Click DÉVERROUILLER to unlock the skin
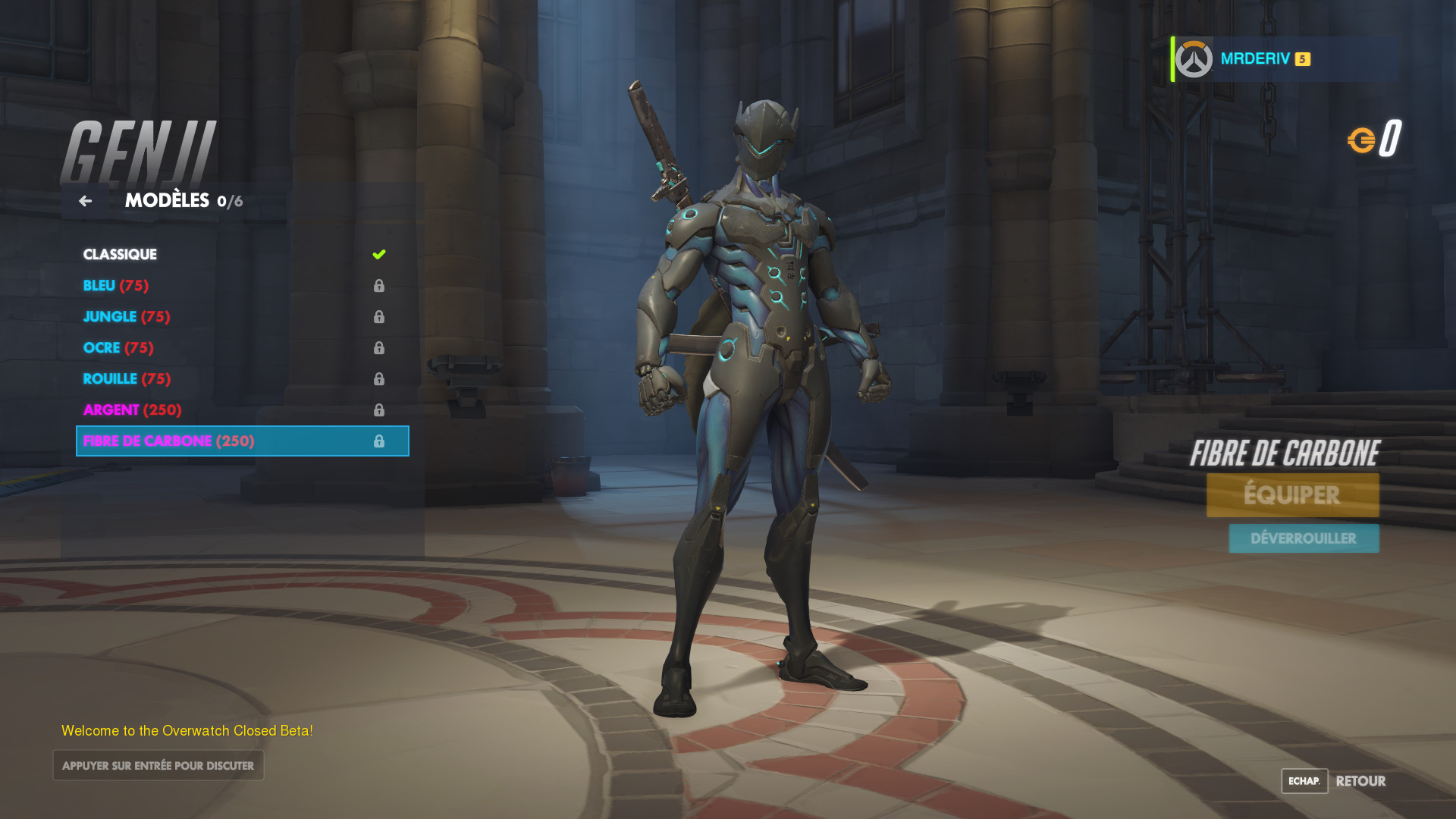The height and width of the screenshot is (819, 1456). 1304,538
